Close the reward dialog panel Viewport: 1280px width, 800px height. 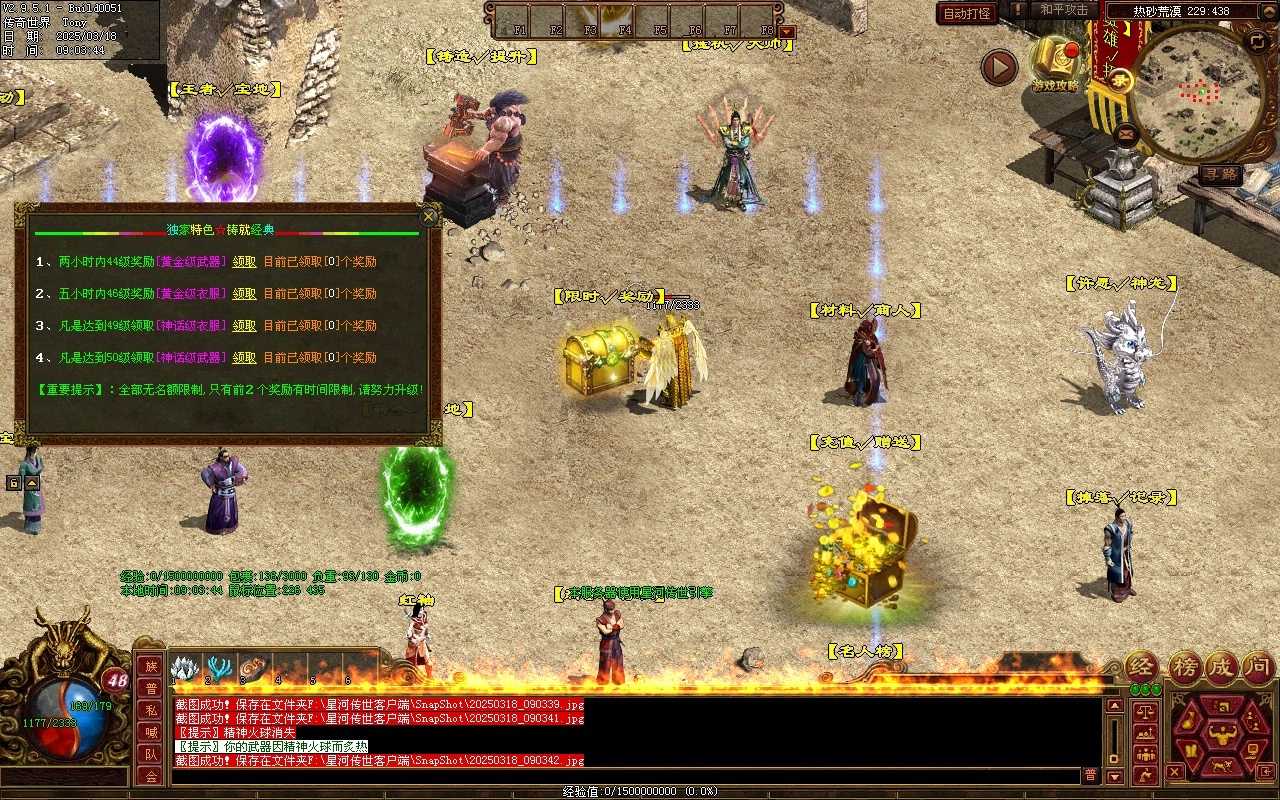429,216
